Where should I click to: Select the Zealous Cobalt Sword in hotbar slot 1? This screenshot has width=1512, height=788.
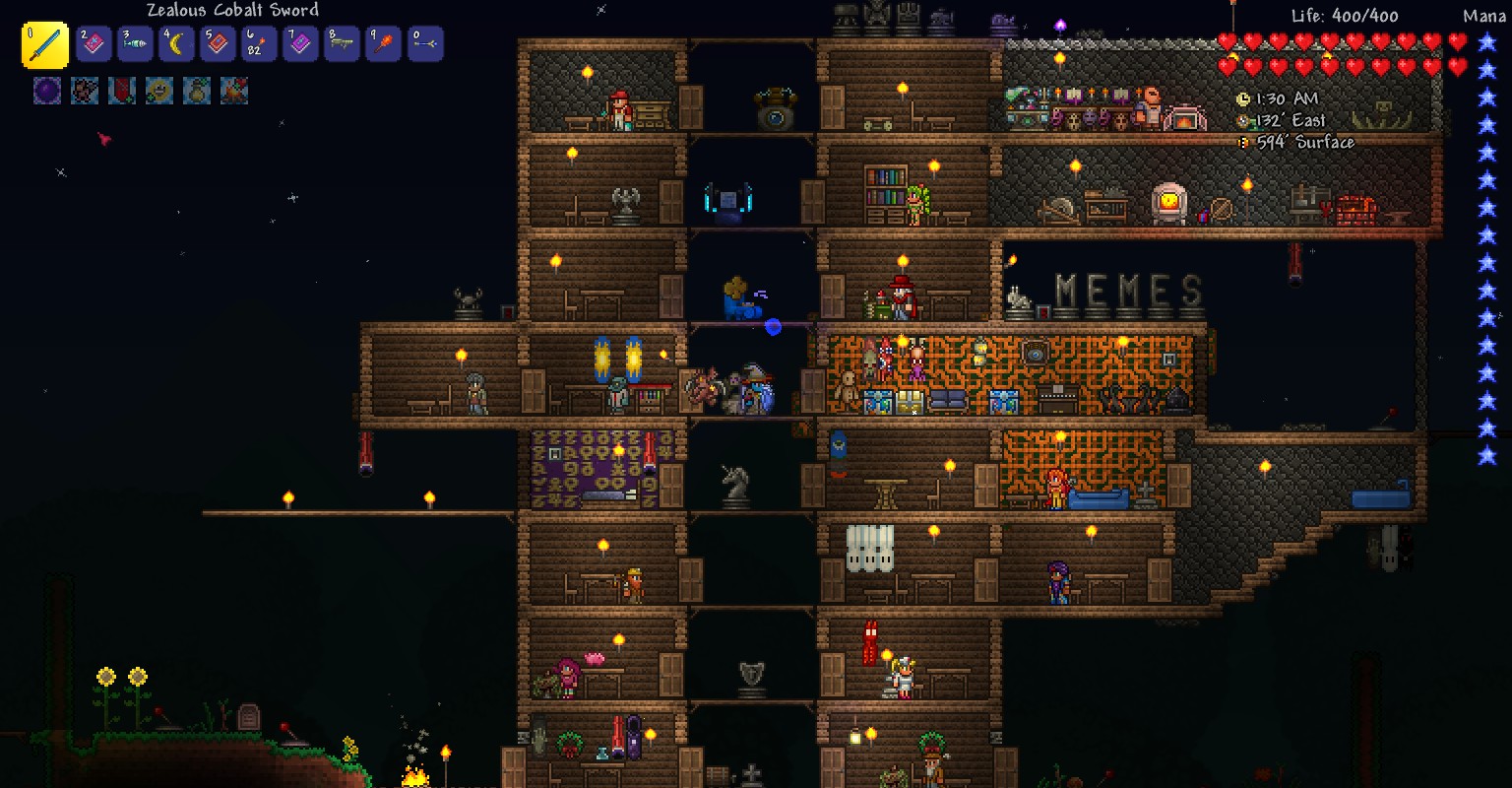point(46,43)
